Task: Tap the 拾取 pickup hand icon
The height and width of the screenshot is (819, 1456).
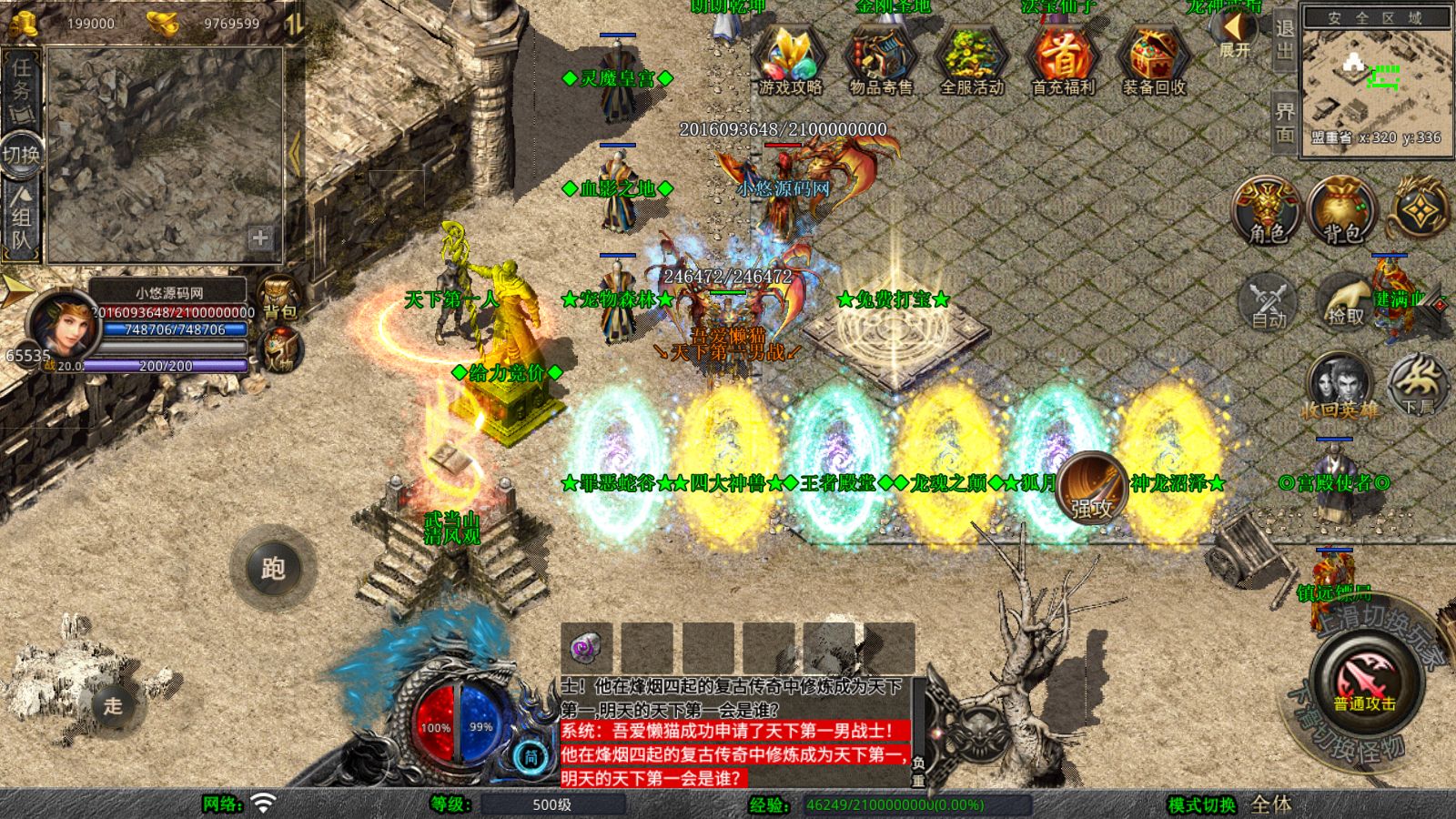Action: [x=1345, y=302]
